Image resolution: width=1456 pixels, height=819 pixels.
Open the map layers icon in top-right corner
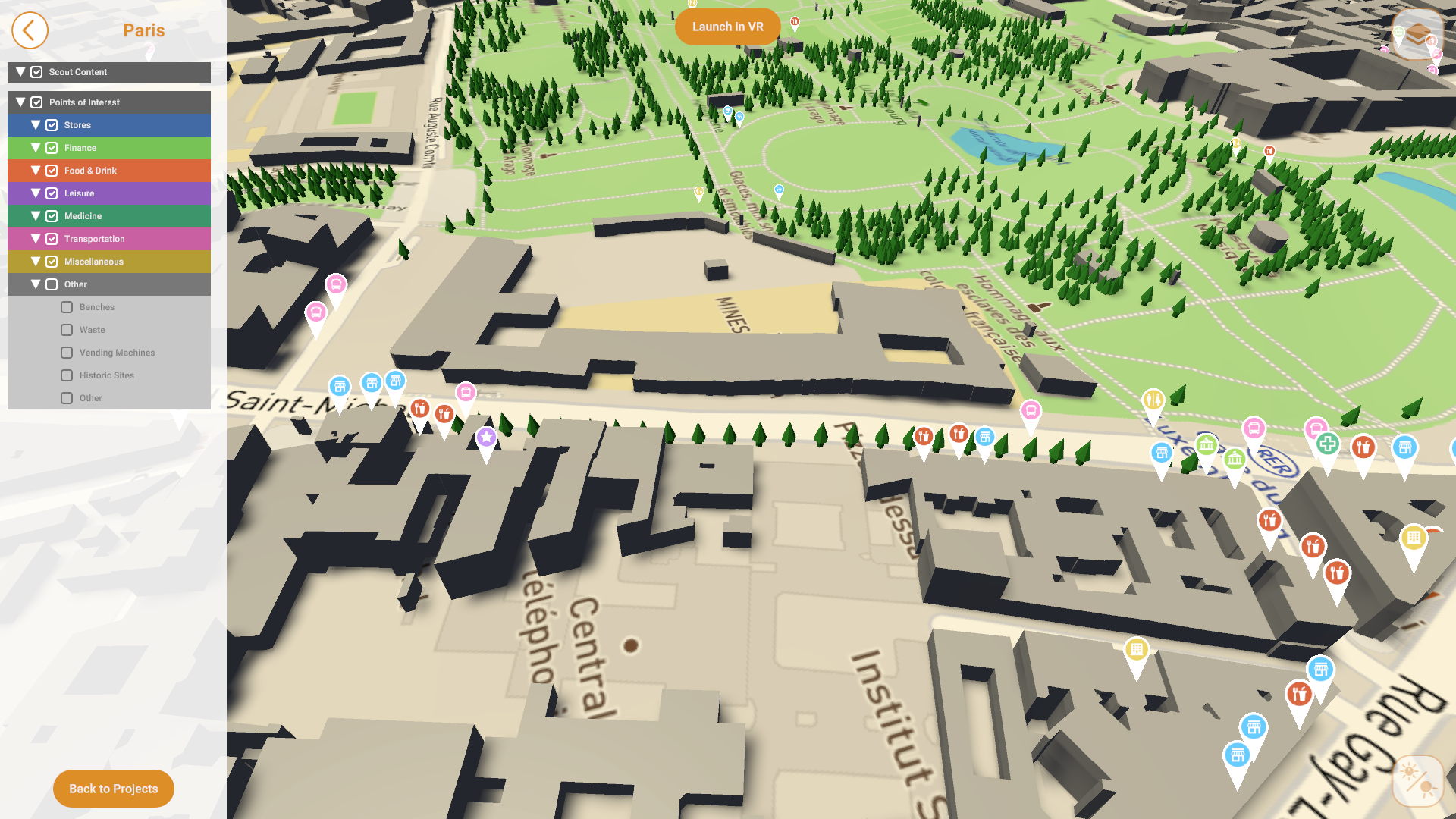[1417, 34]
